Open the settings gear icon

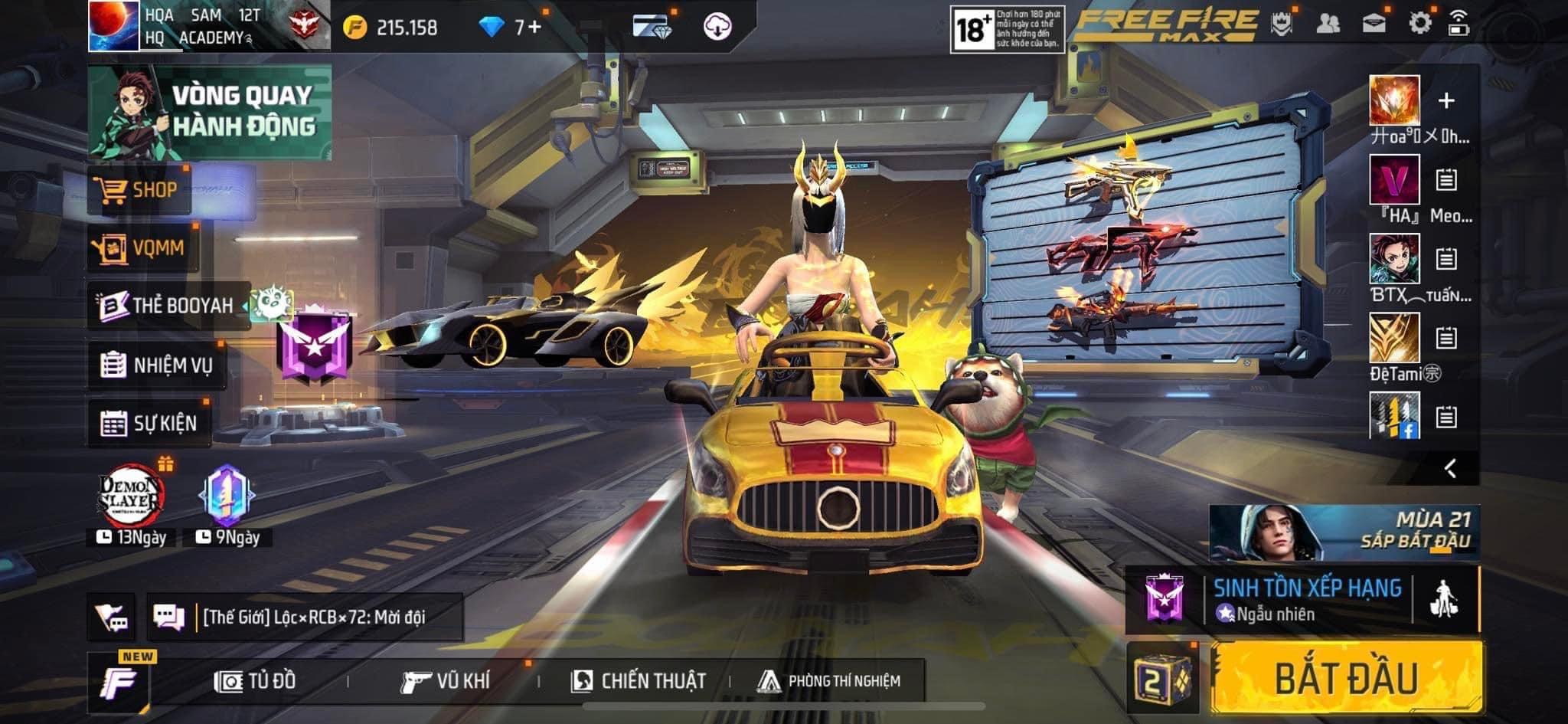point(1419,23)
